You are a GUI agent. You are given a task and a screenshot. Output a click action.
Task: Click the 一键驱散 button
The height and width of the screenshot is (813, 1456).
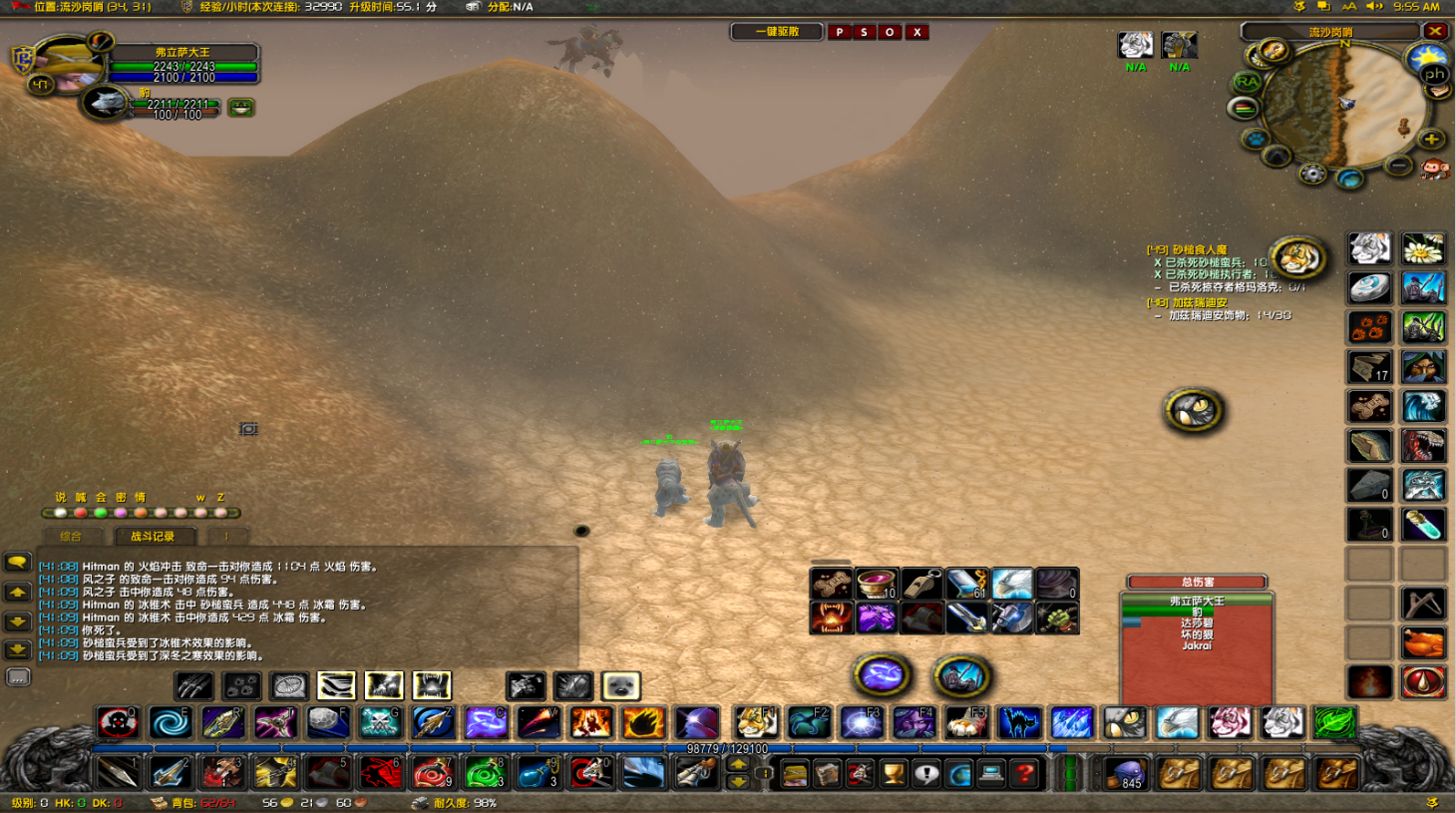(777, 32)
